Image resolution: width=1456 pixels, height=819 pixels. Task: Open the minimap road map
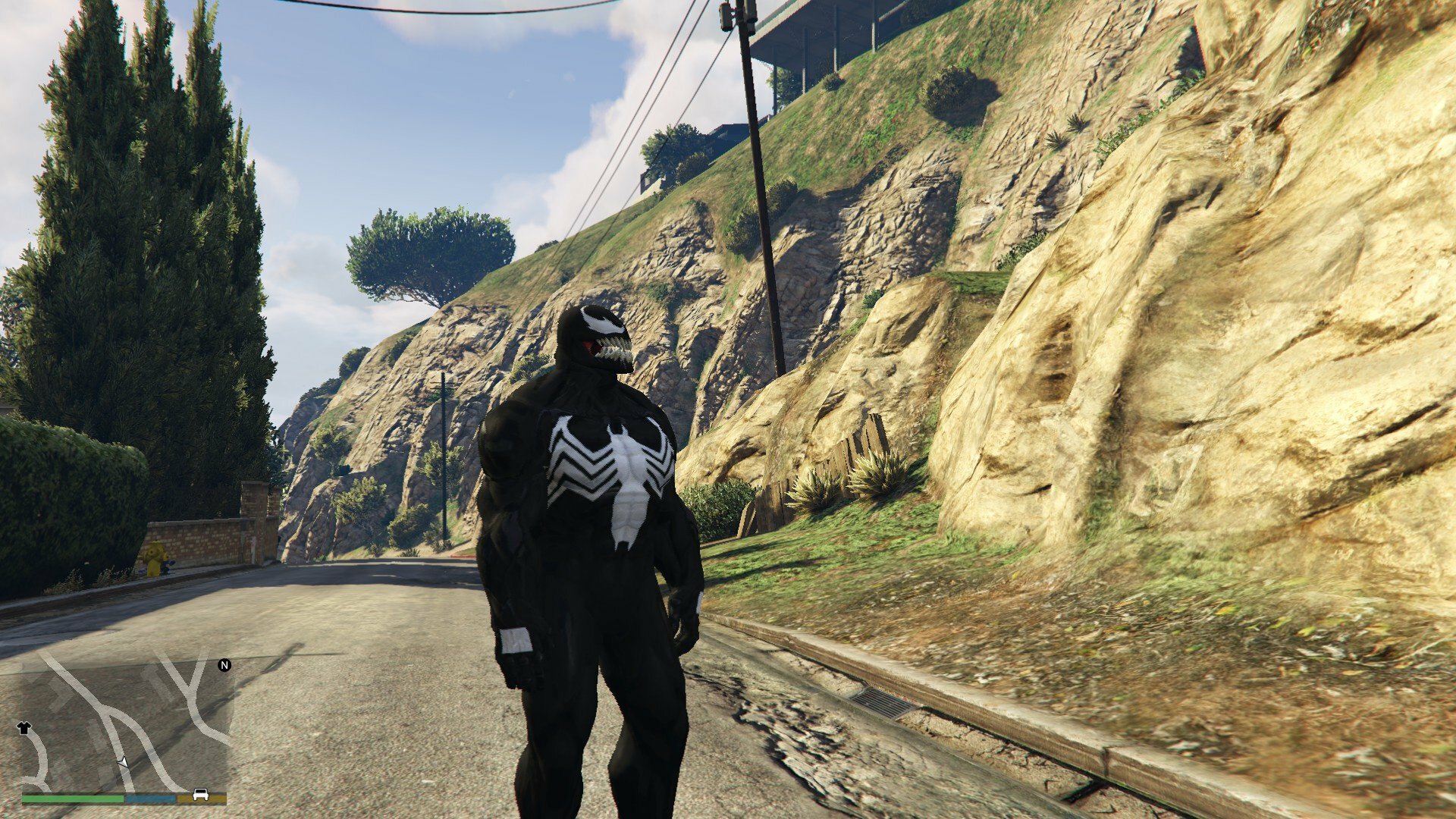tap(125, 724)
